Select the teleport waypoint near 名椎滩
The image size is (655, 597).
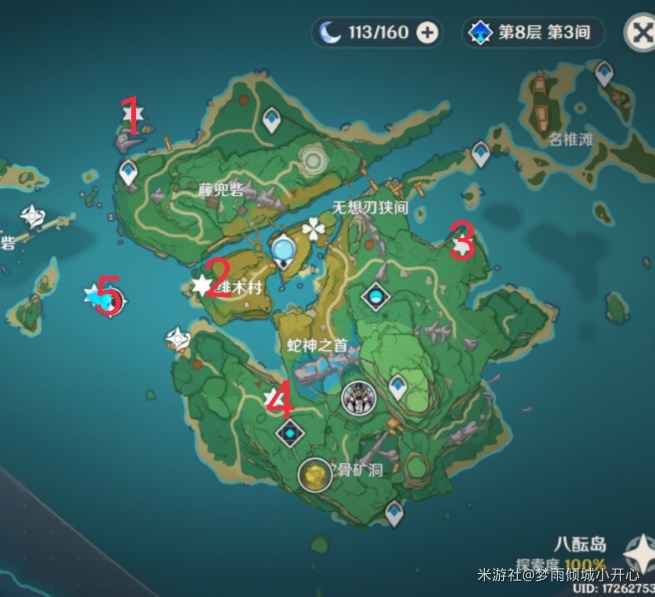[x=603, y=72]
